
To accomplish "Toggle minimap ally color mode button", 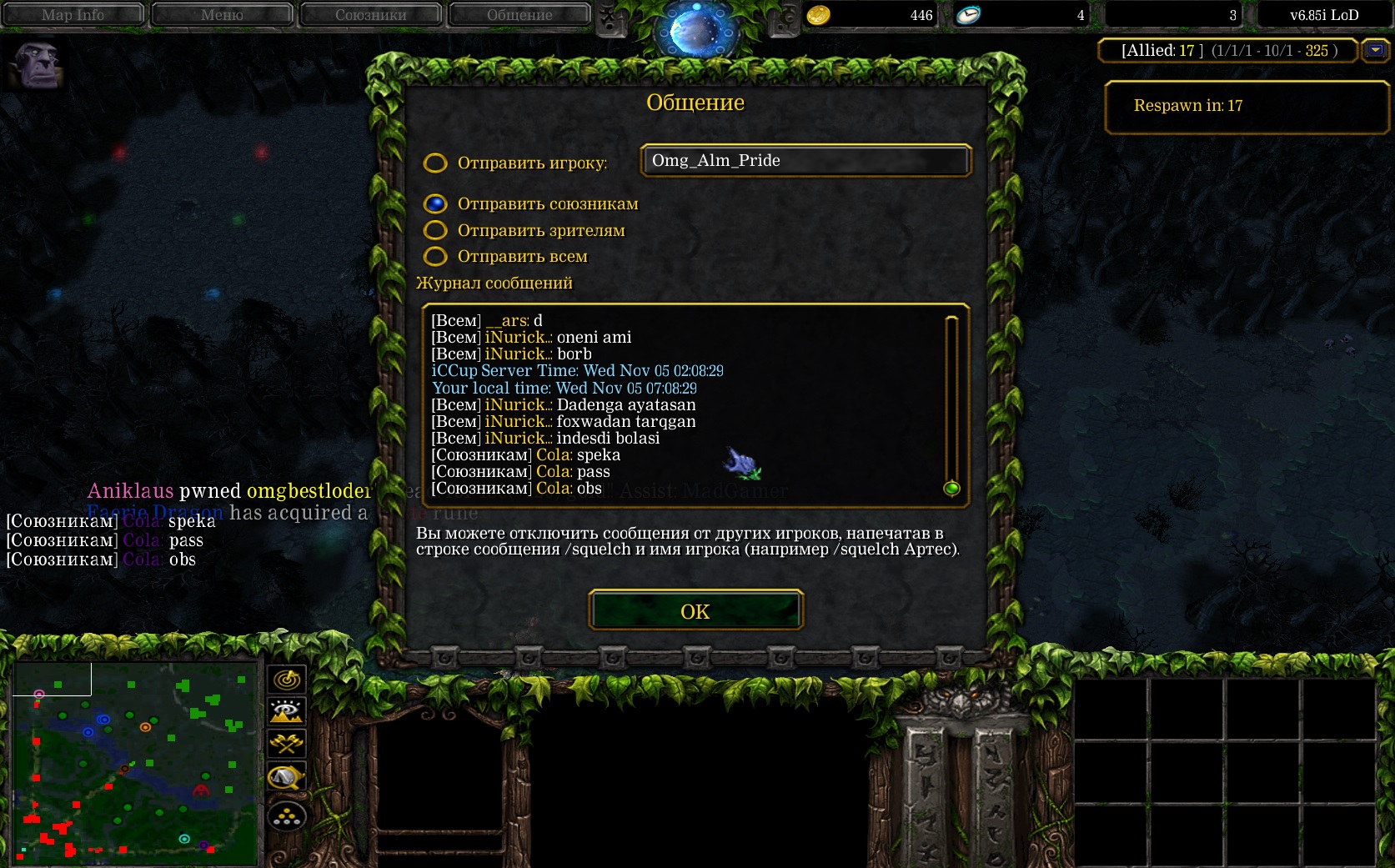I will [287, 743].
